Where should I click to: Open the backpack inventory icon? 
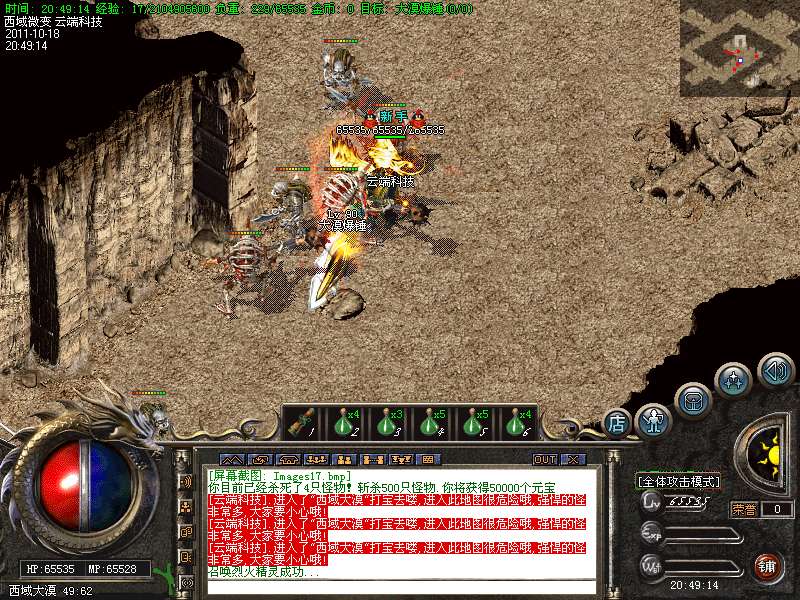point(693,401)
